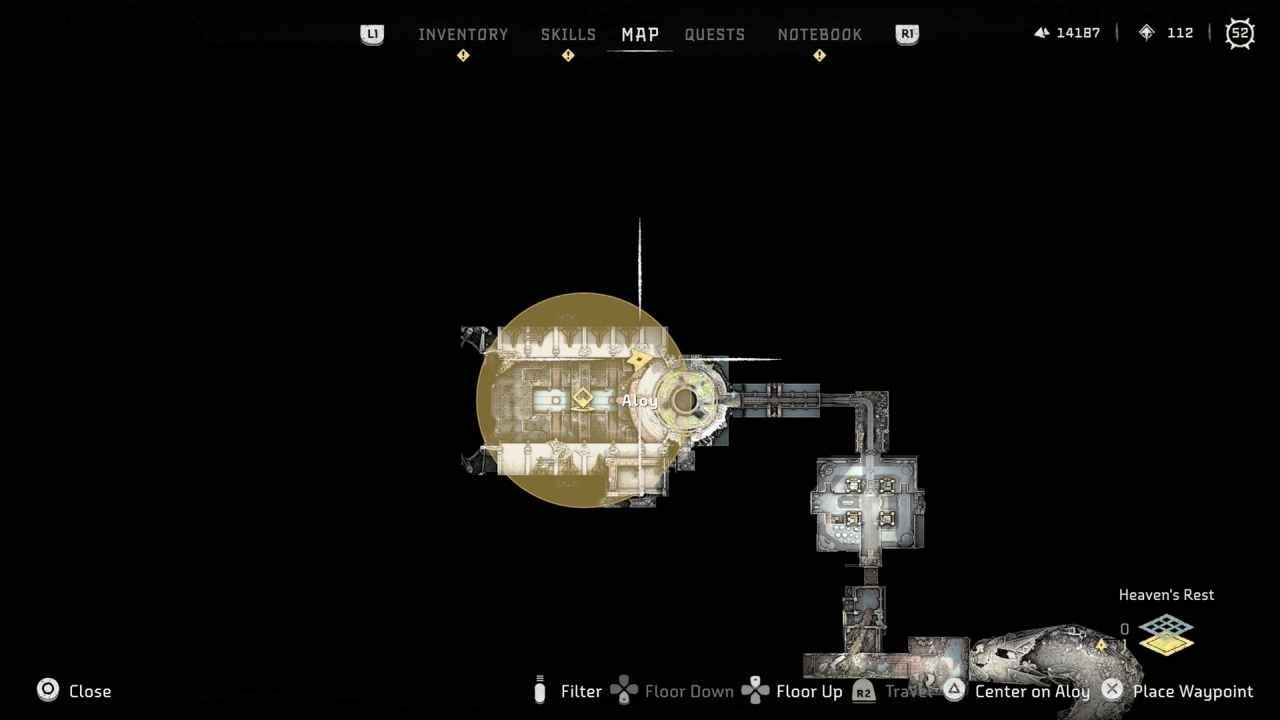Screen dimensions: 1280x720
Task: Choose the highlighted yellow floor 1 layer
Action: click(x=1166, y=645)
